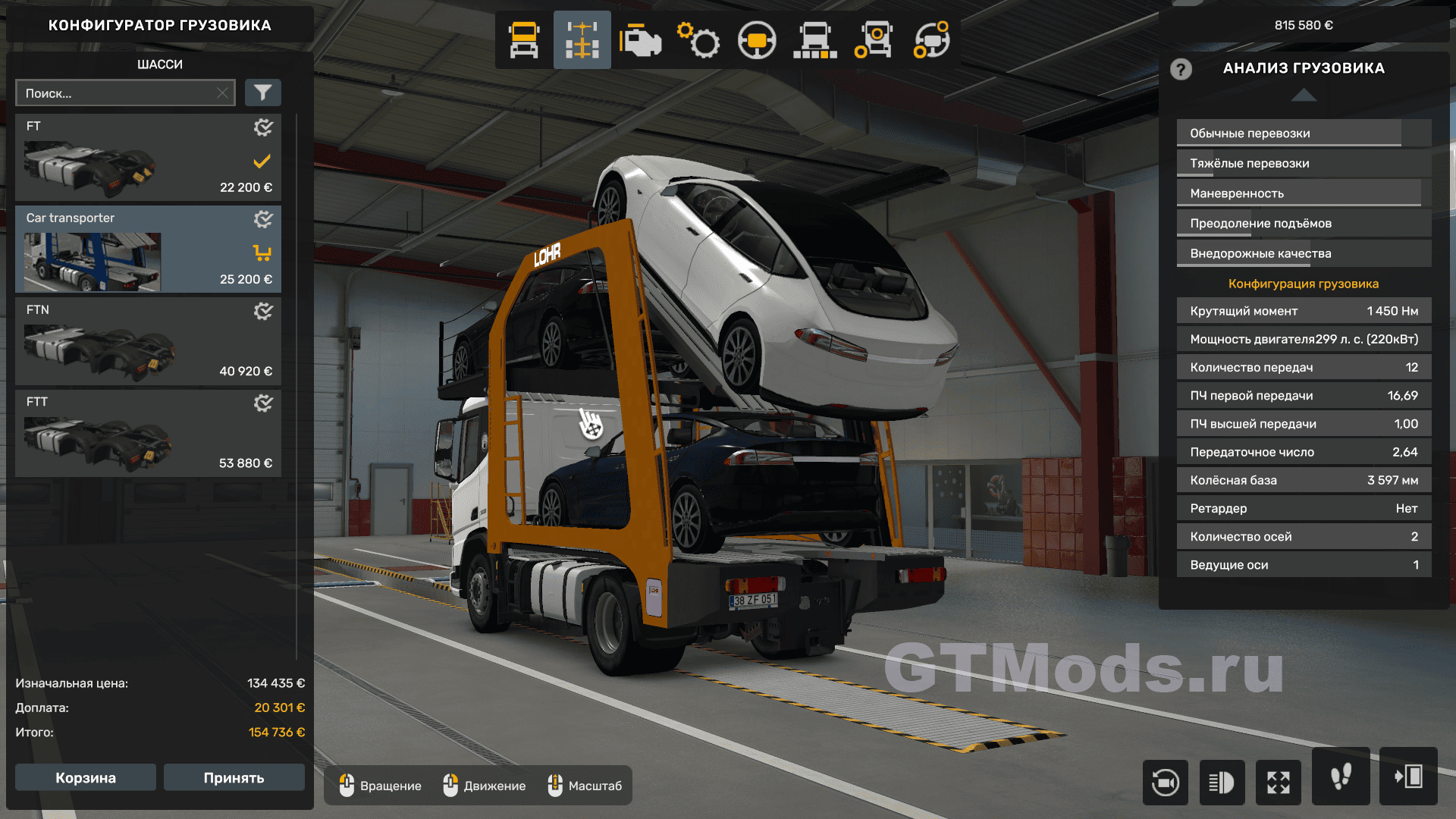Viewport: 1456px width, 819px height.
Task: Clear the search box with the X
Action: [x=222, y=93]
